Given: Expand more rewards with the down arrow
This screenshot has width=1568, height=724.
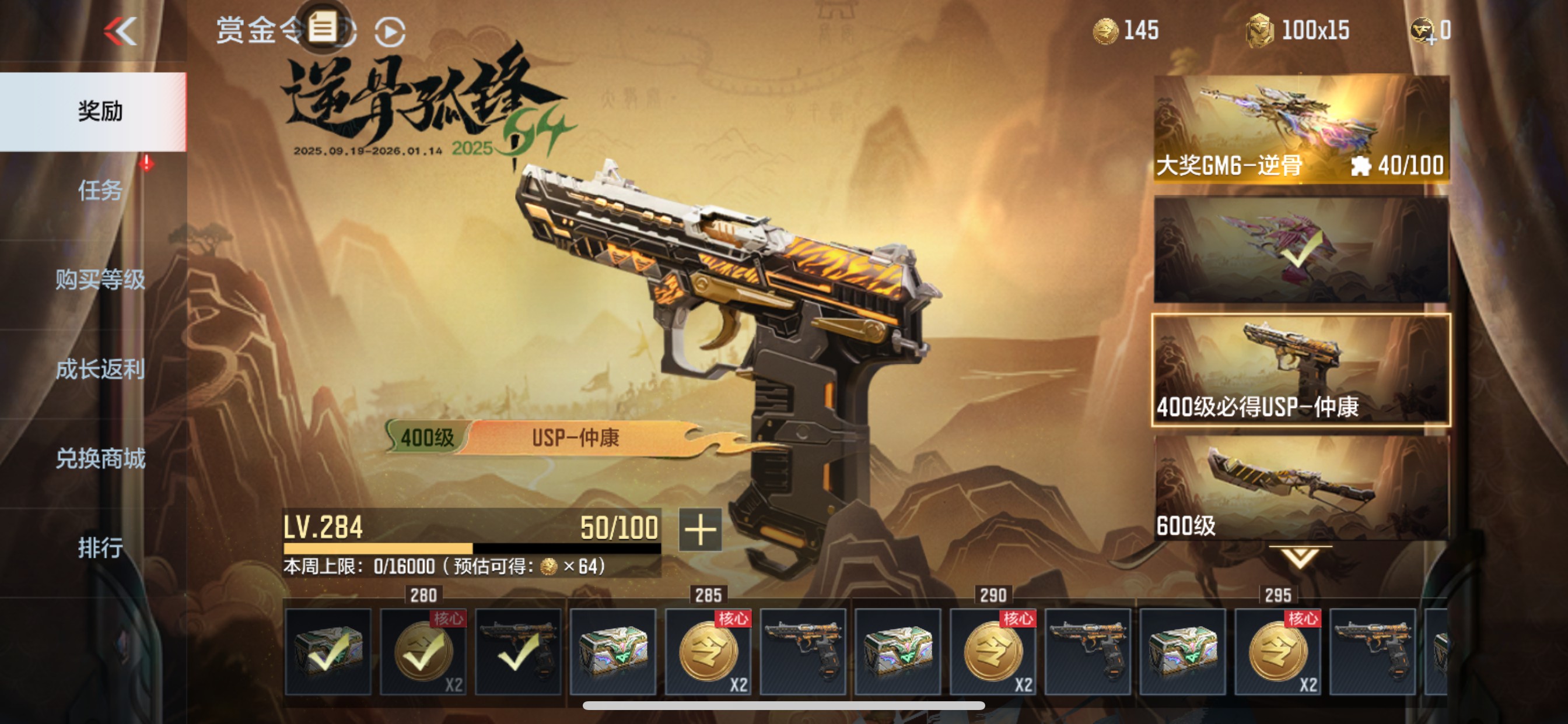Looking at the screenshot, I should click(x=1300, y=557).
